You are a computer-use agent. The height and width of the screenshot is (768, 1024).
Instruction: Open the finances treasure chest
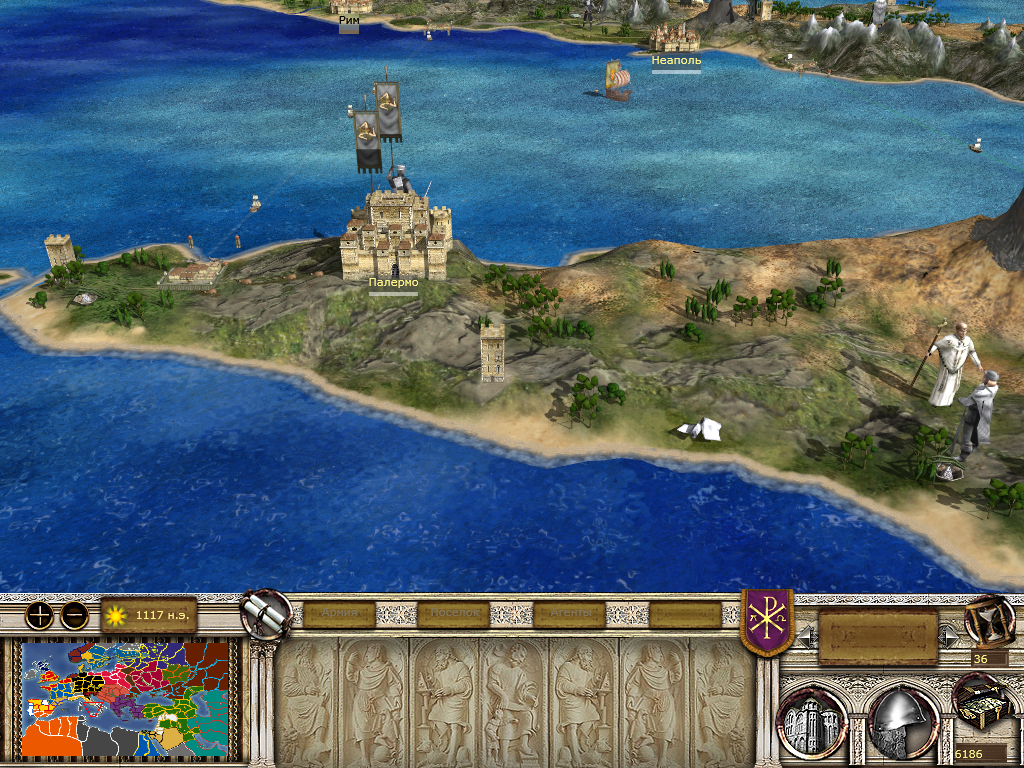979,703
